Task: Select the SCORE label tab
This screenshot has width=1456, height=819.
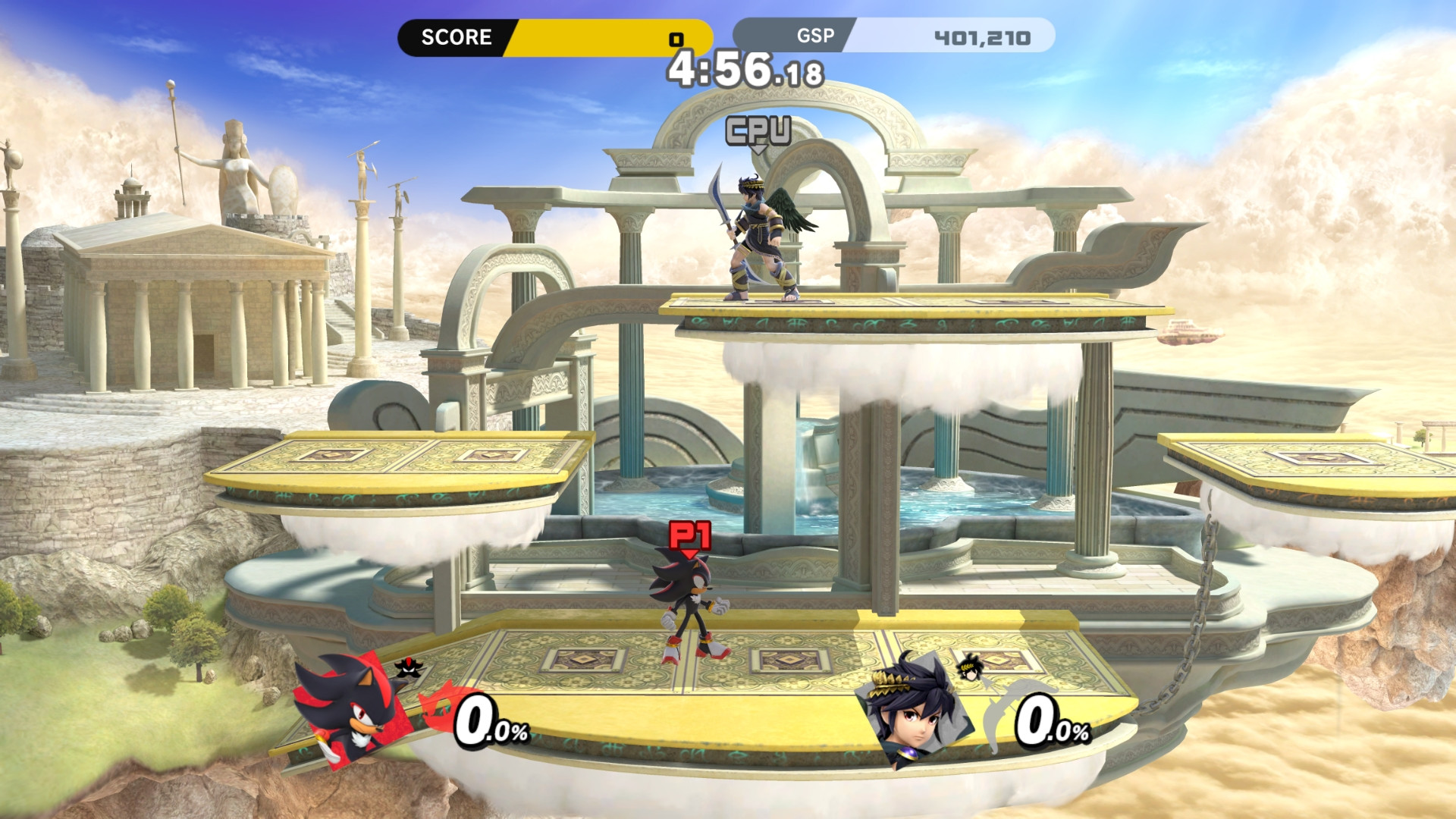Action: click(x=455, y=37)
